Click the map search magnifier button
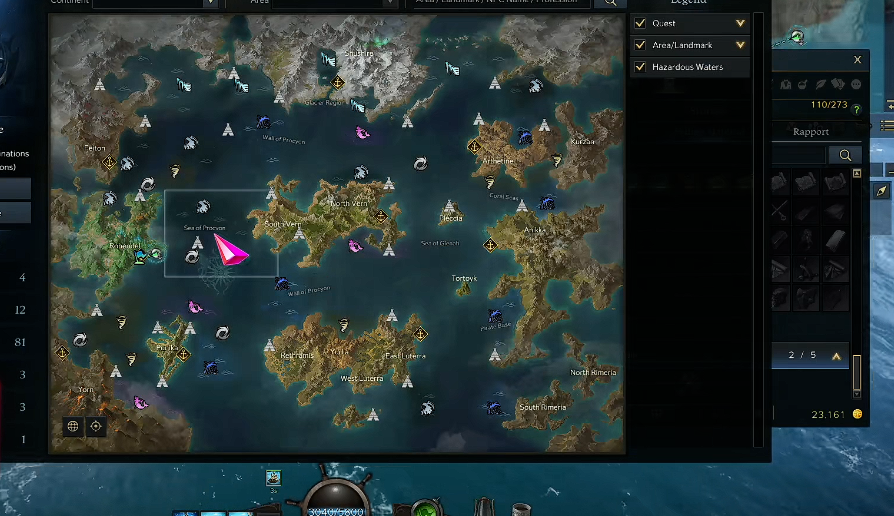 click(x=609, y=3)
